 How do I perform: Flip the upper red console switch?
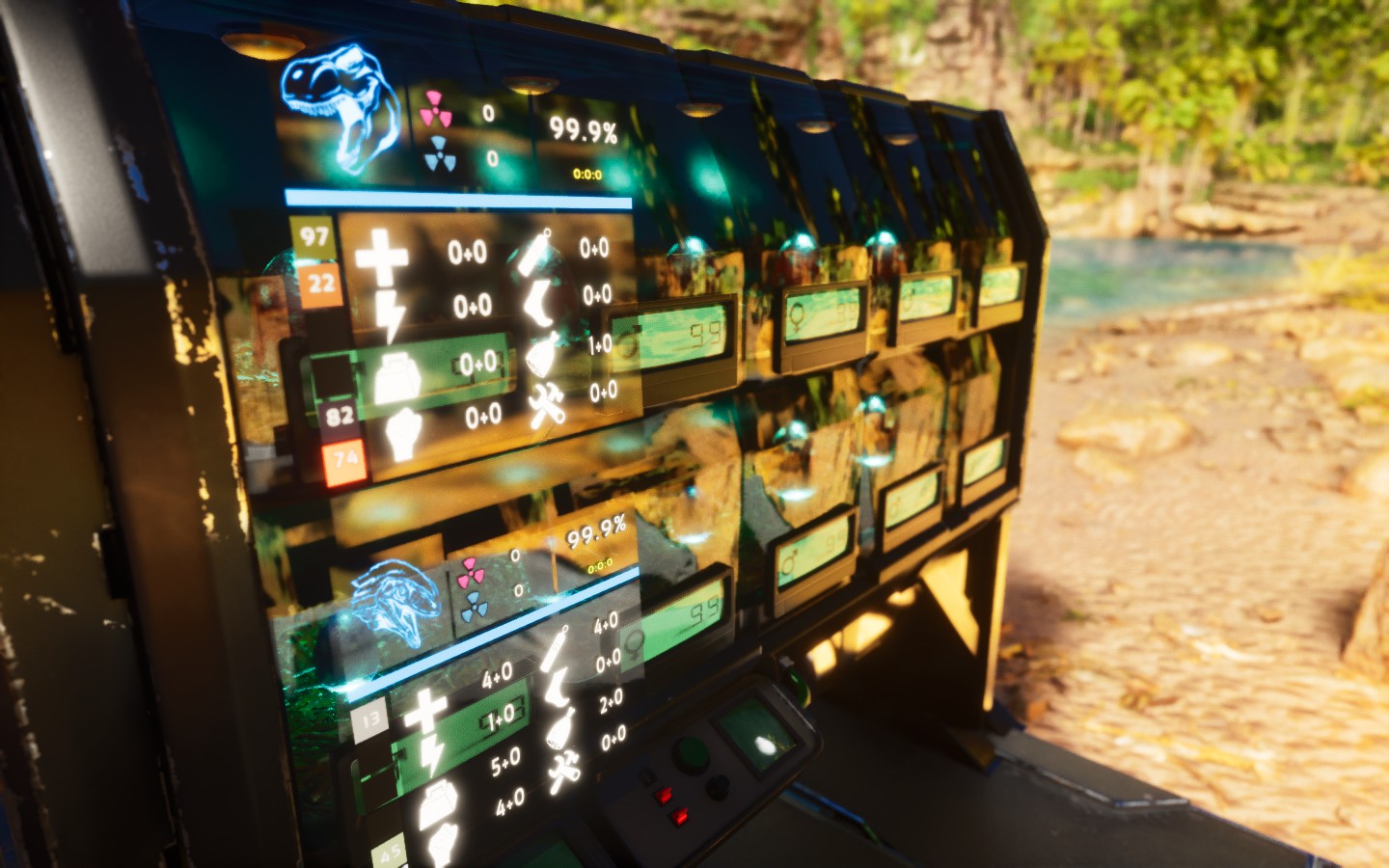[x=665, y=797]
